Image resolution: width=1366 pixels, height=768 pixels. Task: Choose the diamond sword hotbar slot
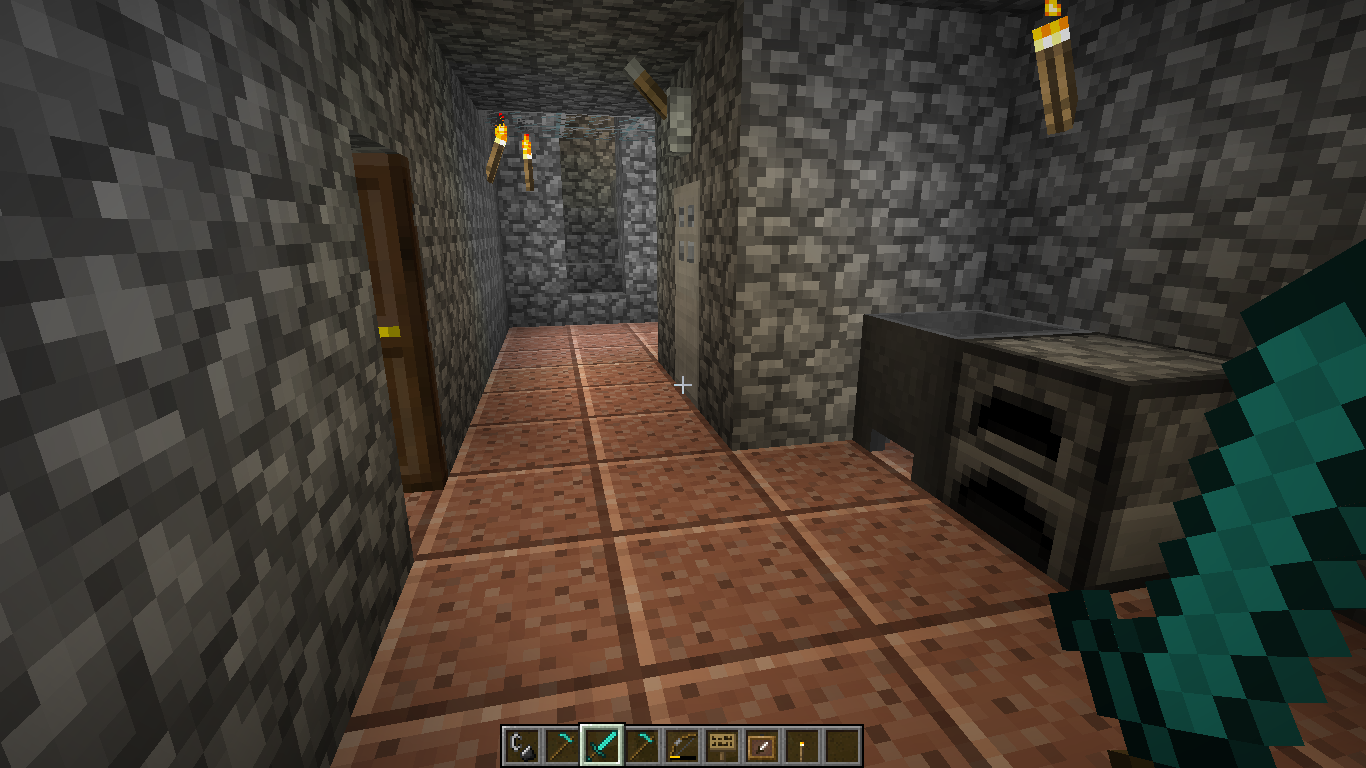(x=602, y=746)
